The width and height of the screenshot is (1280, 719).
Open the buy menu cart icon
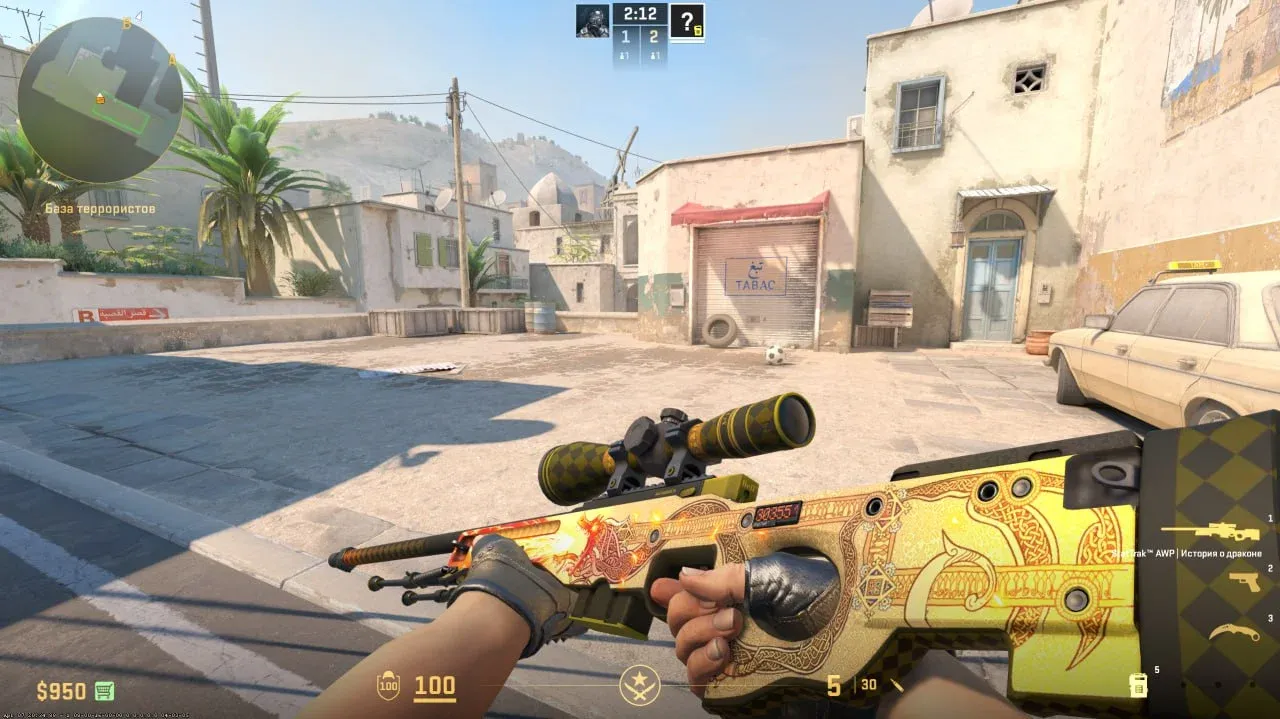104,691
